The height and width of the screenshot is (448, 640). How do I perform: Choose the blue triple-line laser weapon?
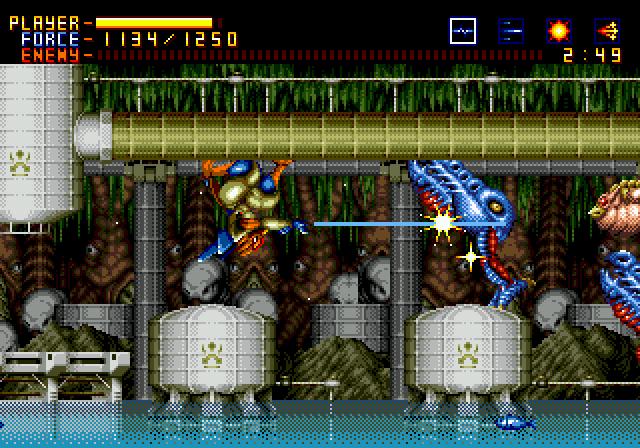pyautogui.click(x=510, y=31)
